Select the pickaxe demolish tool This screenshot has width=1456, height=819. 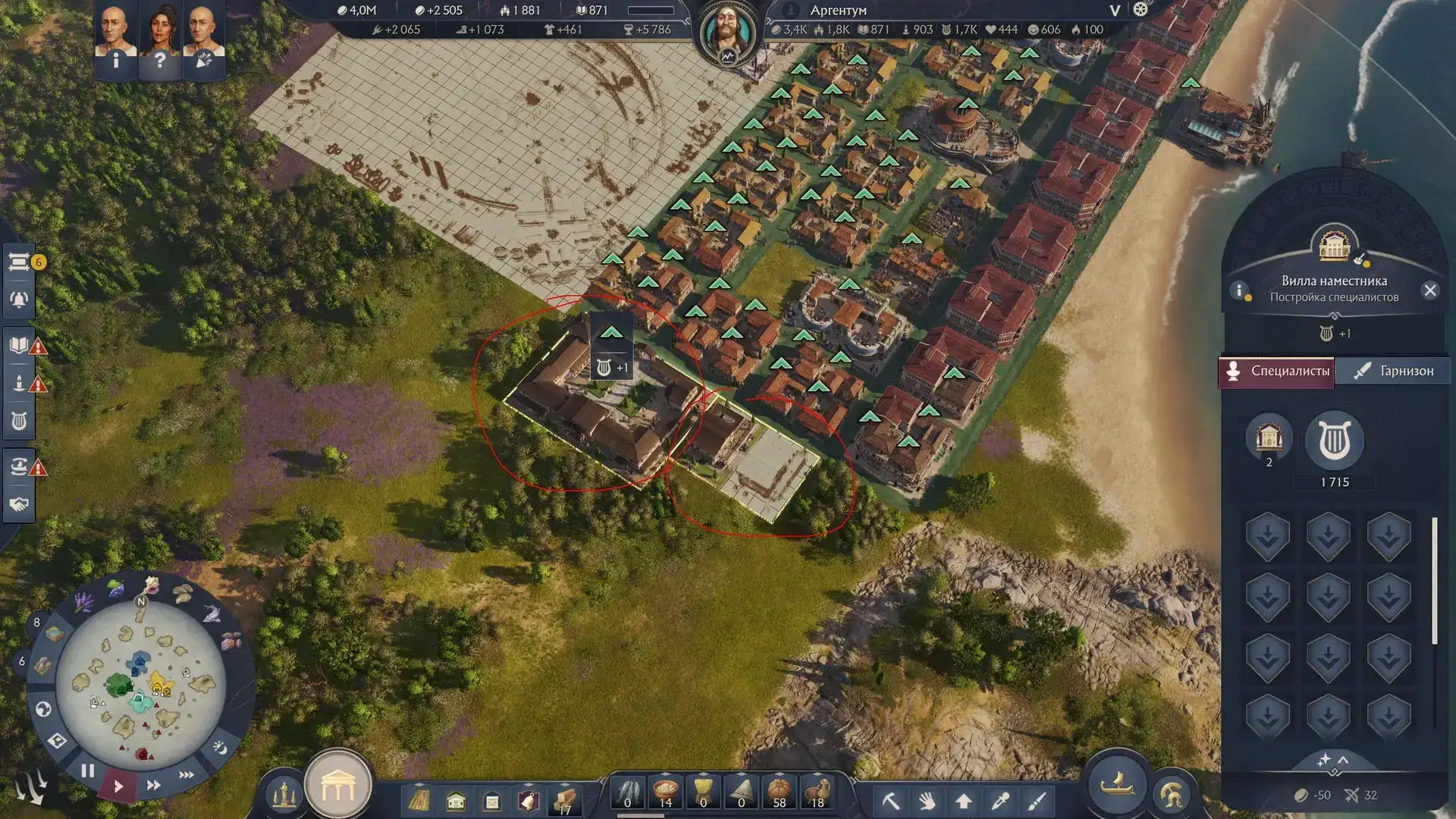pyautogui.click(x=890, y=801)
